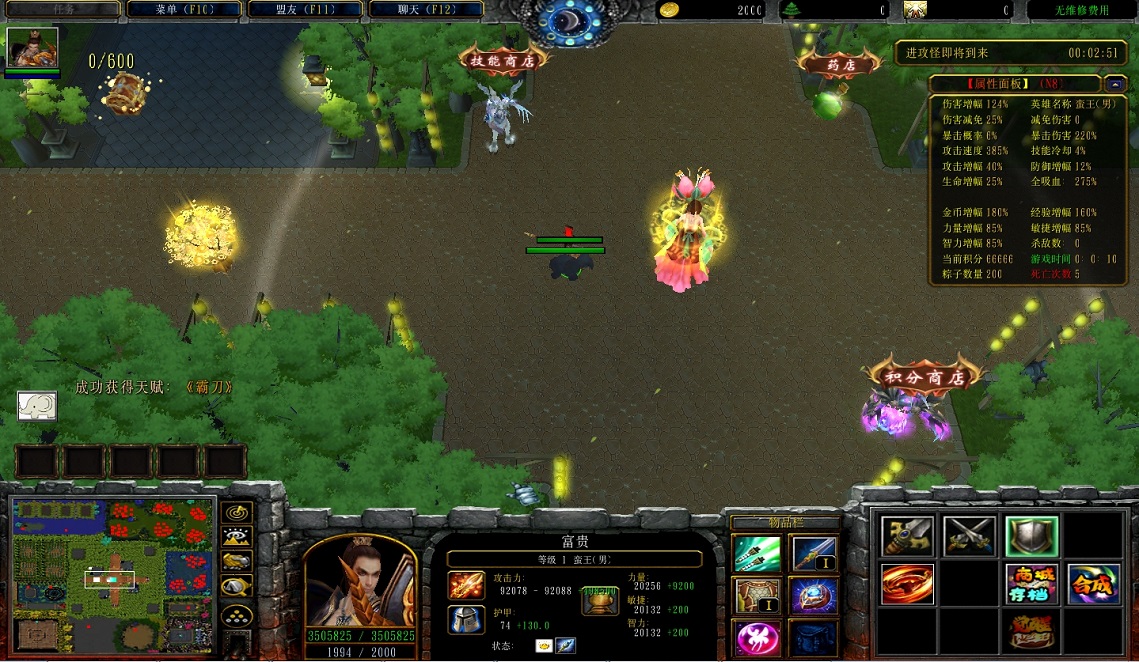Use the green twin-arrows item in inventory
Screen dimensions: 1139x662
pyautogui.click(x=757, y=553)
